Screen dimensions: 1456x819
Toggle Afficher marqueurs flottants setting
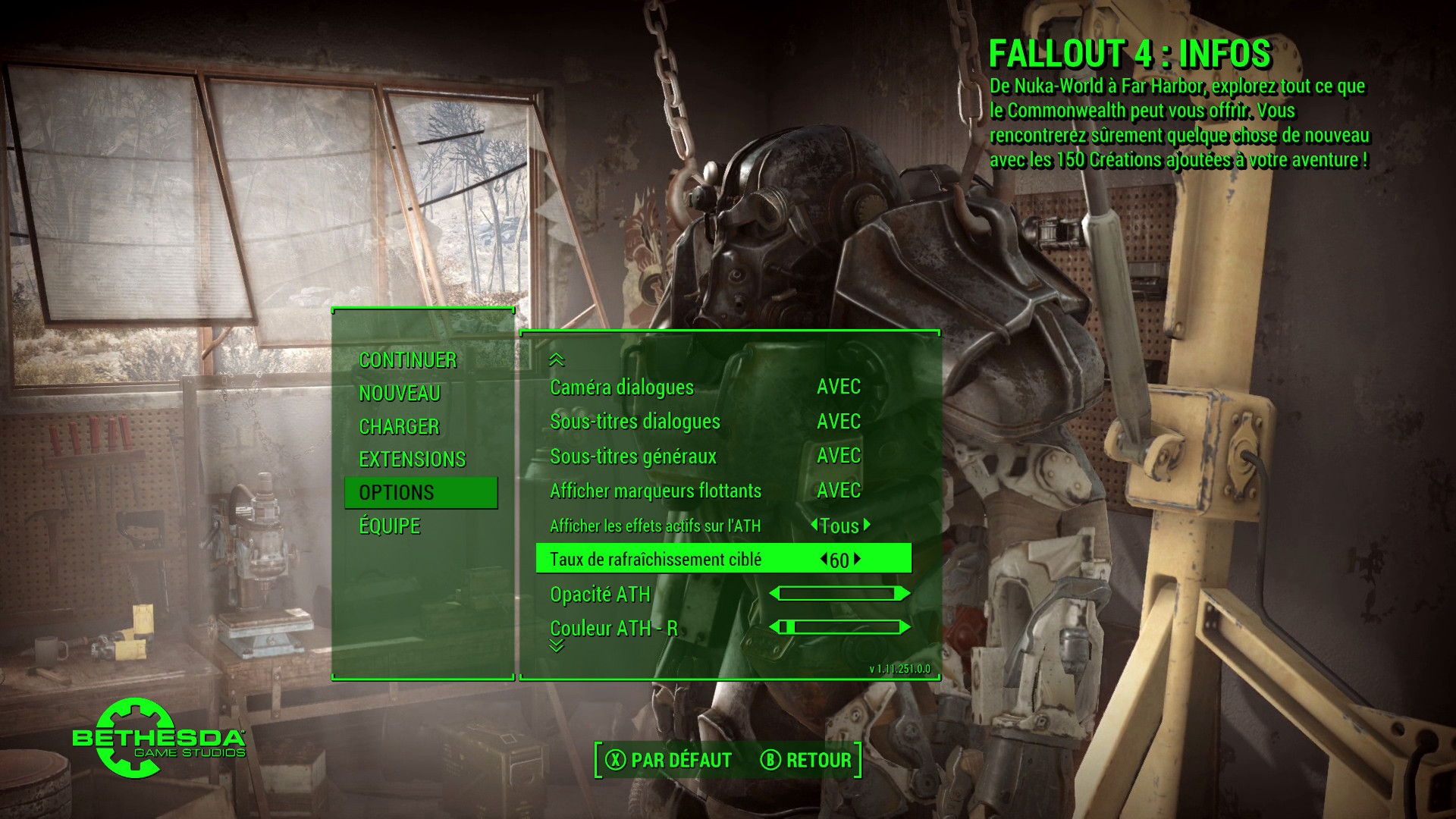(838, 491)
